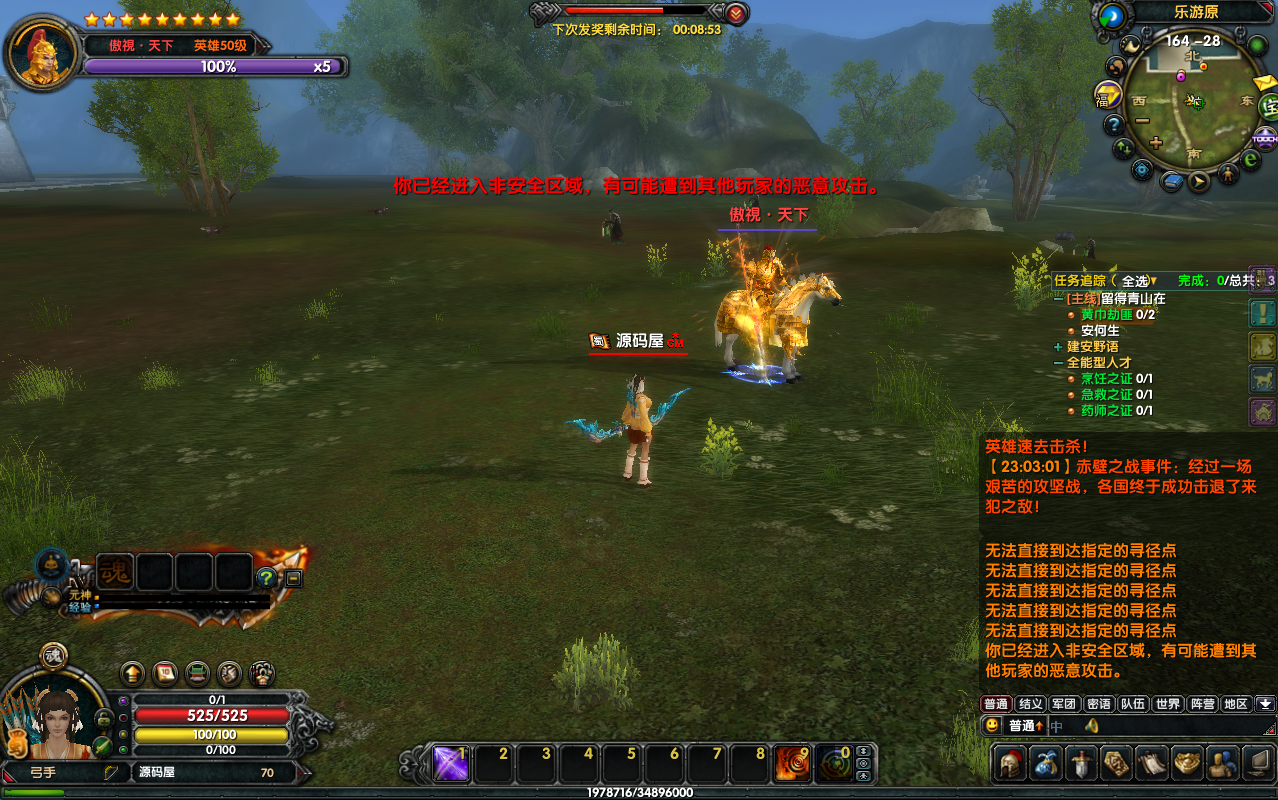The image size is (1278, 800).
Task: Zoom in the minimap with plus
Action: pos(1156,142)
